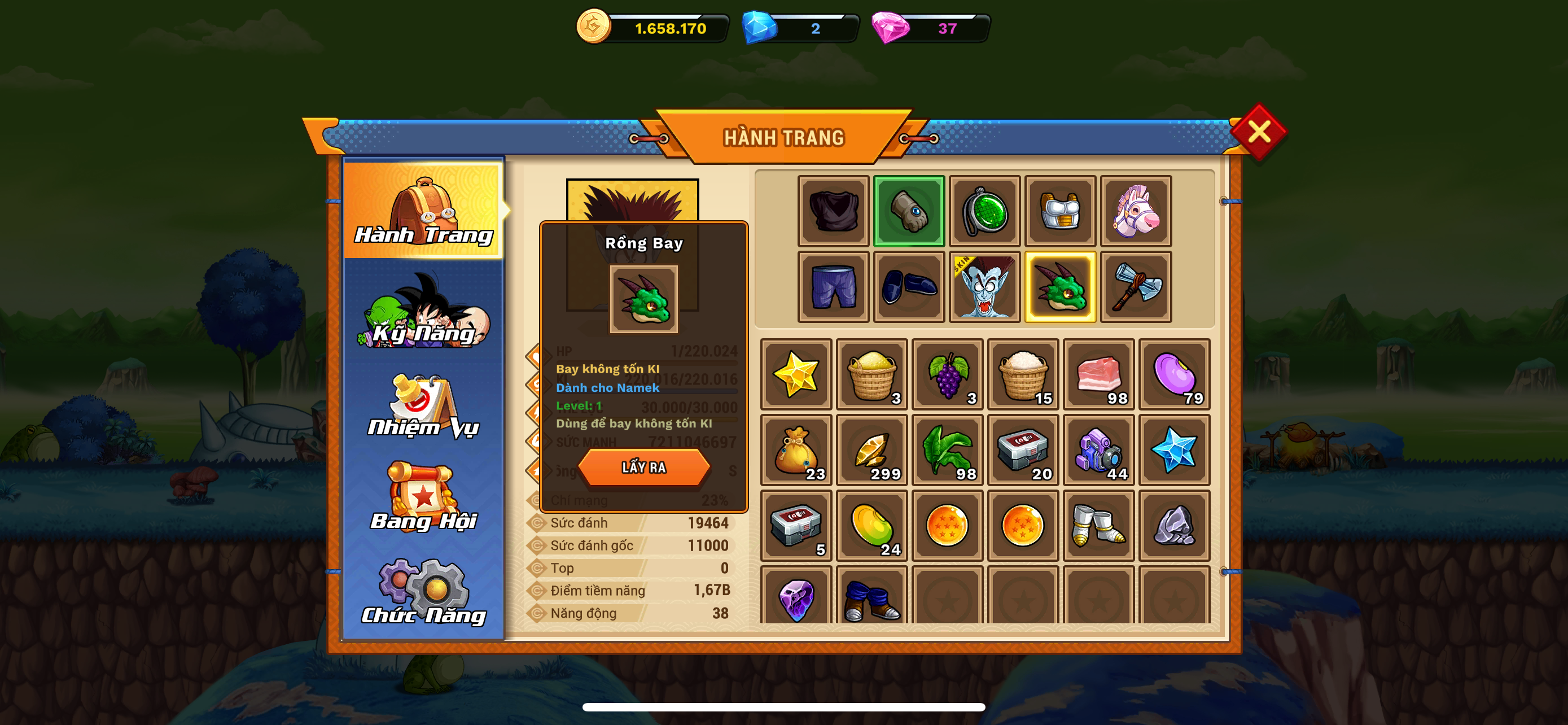Screen dimensions: 1568x725
Task: Select the equipped glove slot
Action: coord(909,211)
